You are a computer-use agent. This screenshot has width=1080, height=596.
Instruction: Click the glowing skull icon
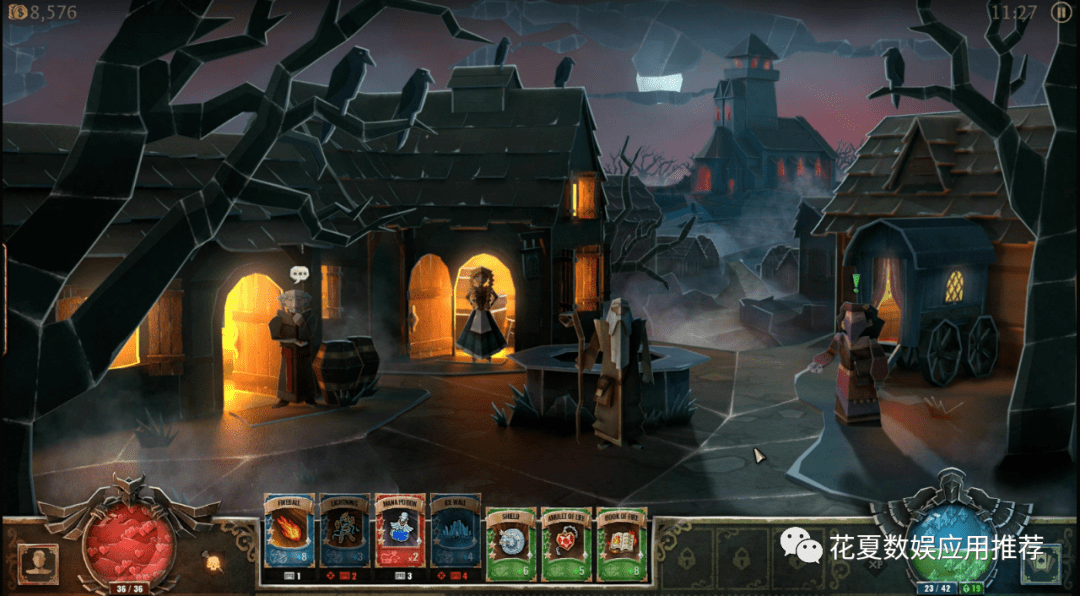(x=213, y=562)
